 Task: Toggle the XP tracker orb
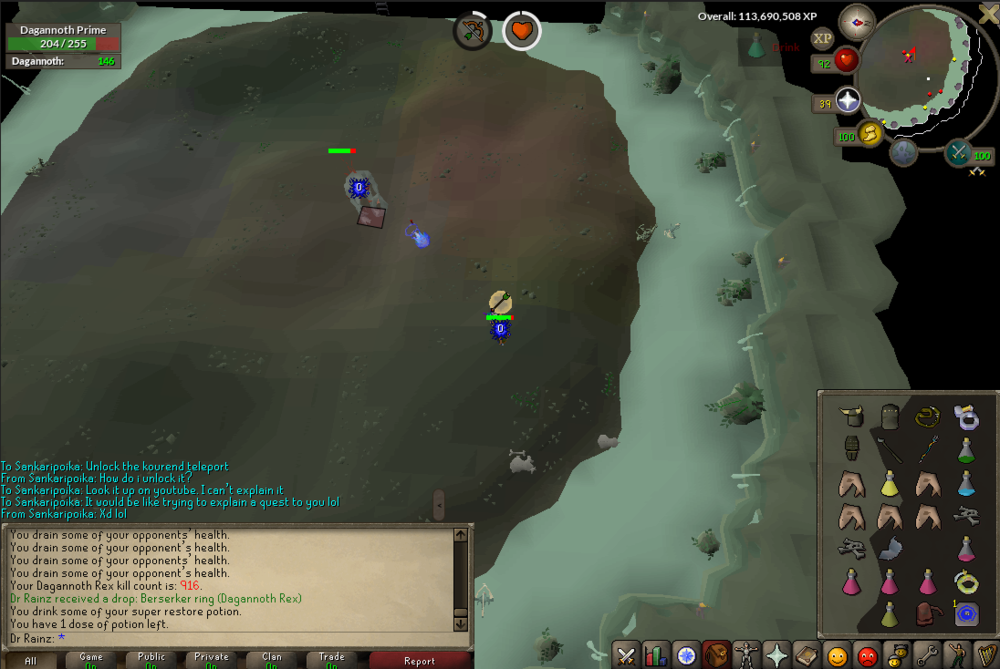coord(823,39)
